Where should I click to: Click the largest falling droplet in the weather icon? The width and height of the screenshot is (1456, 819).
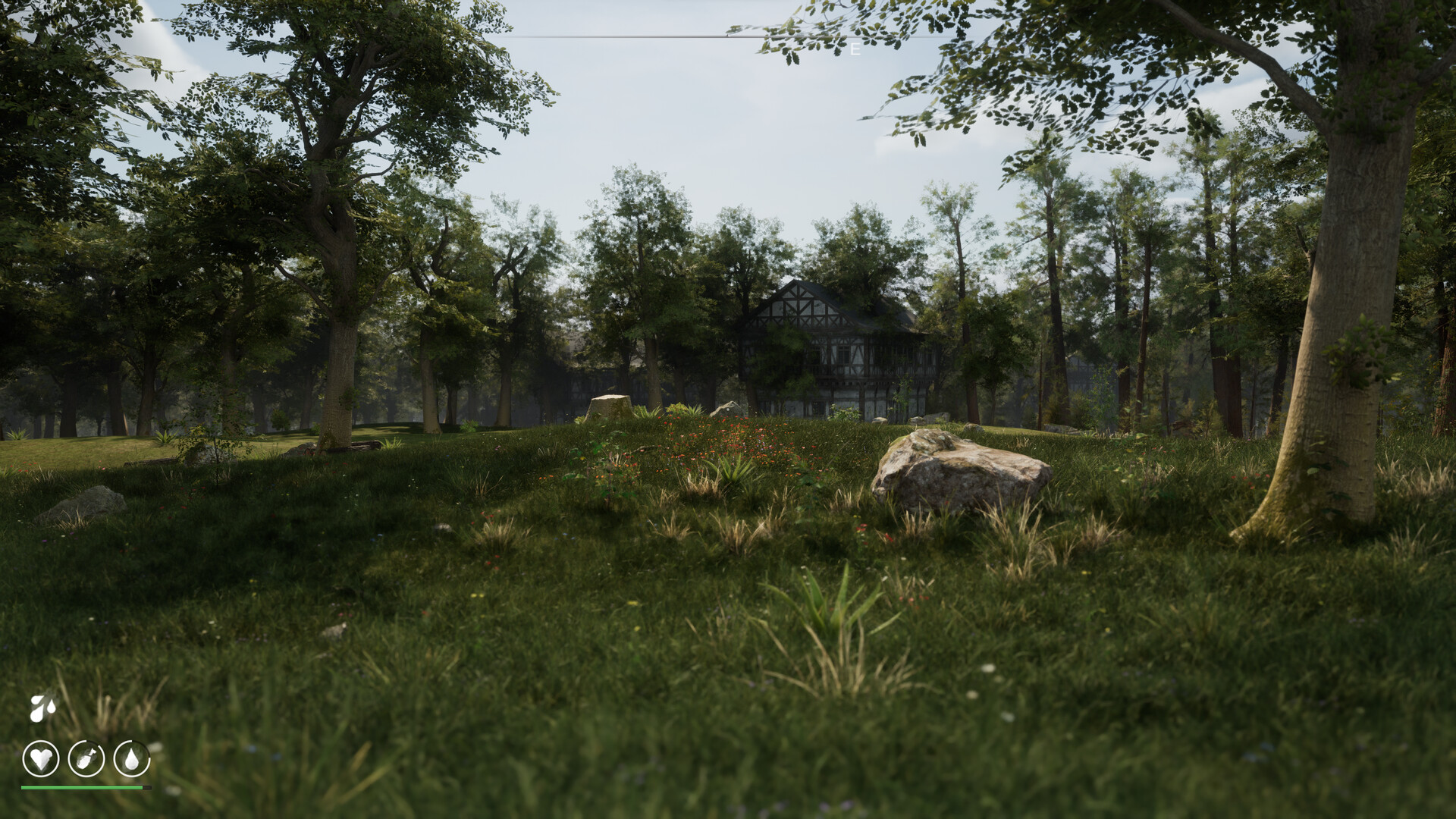click(36, 713)
